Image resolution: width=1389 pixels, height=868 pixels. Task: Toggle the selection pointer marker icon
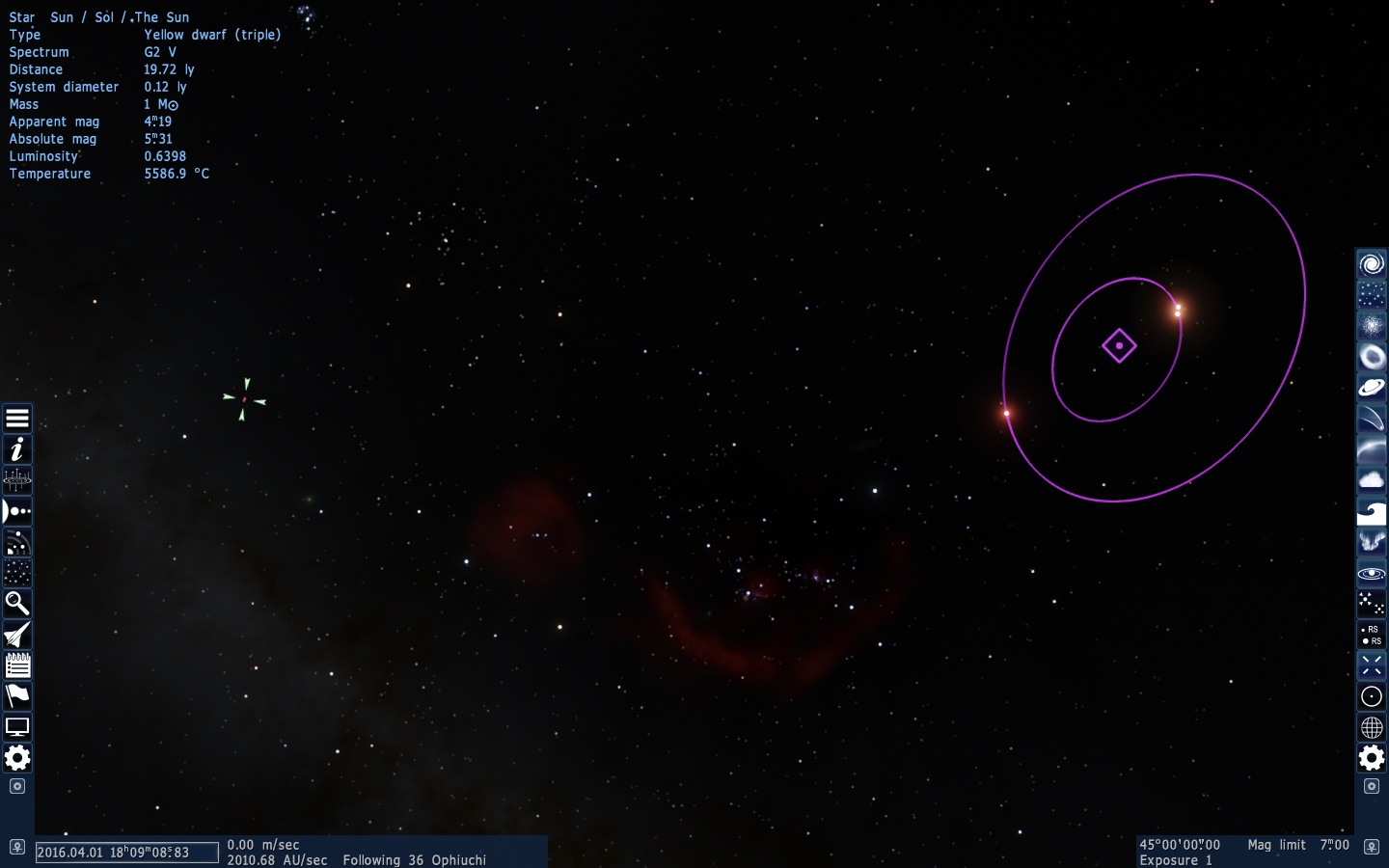(x=1372, y=665)
